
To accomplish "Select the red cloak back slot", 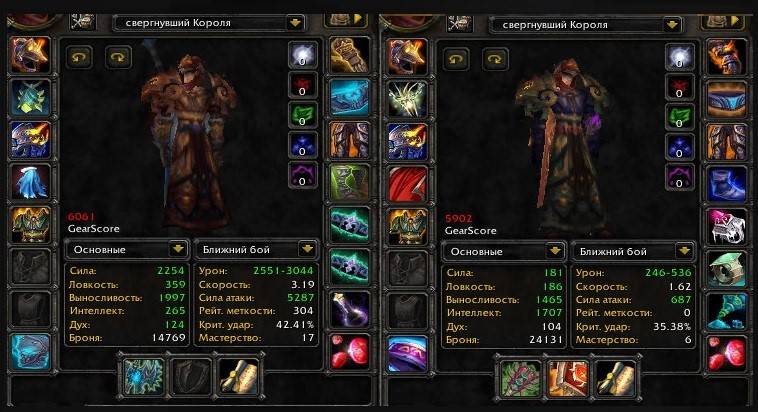I will tap(408, 182).
